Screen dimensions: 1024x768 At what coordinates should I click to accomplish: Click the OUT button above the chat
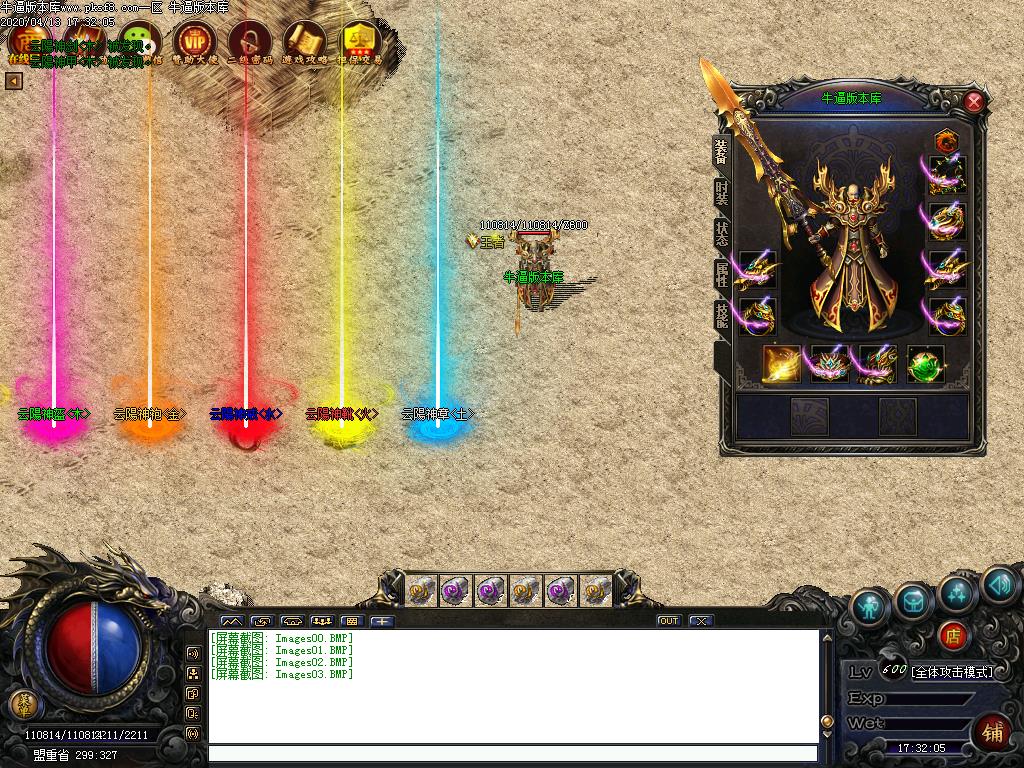[668, 621]
